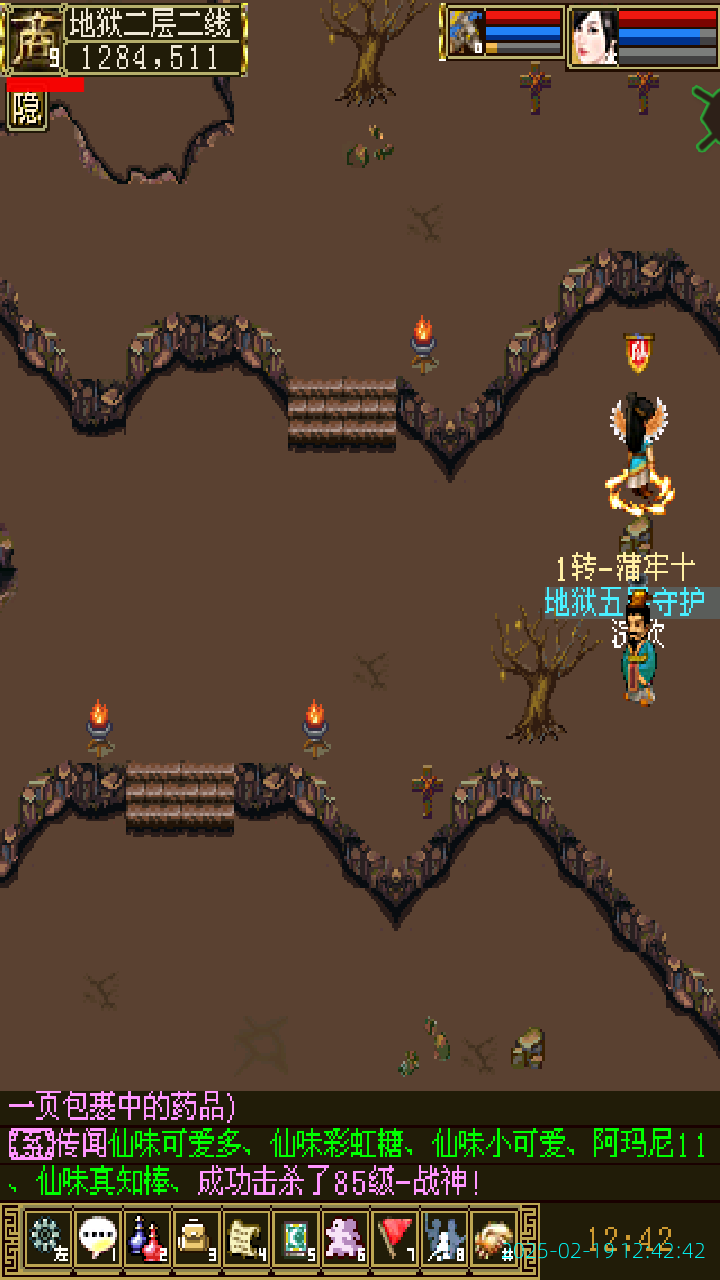
Task: Open the backpack inventory
Action: (x=196, y=1238)
